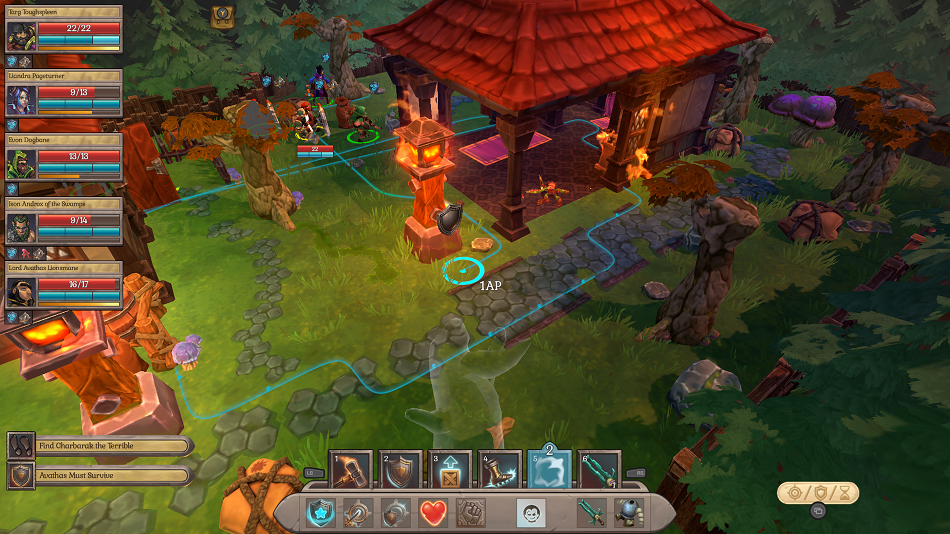Screen dimensions: 950x534
Task: Click the smiling face icon
Action: (x=530, y=512)
